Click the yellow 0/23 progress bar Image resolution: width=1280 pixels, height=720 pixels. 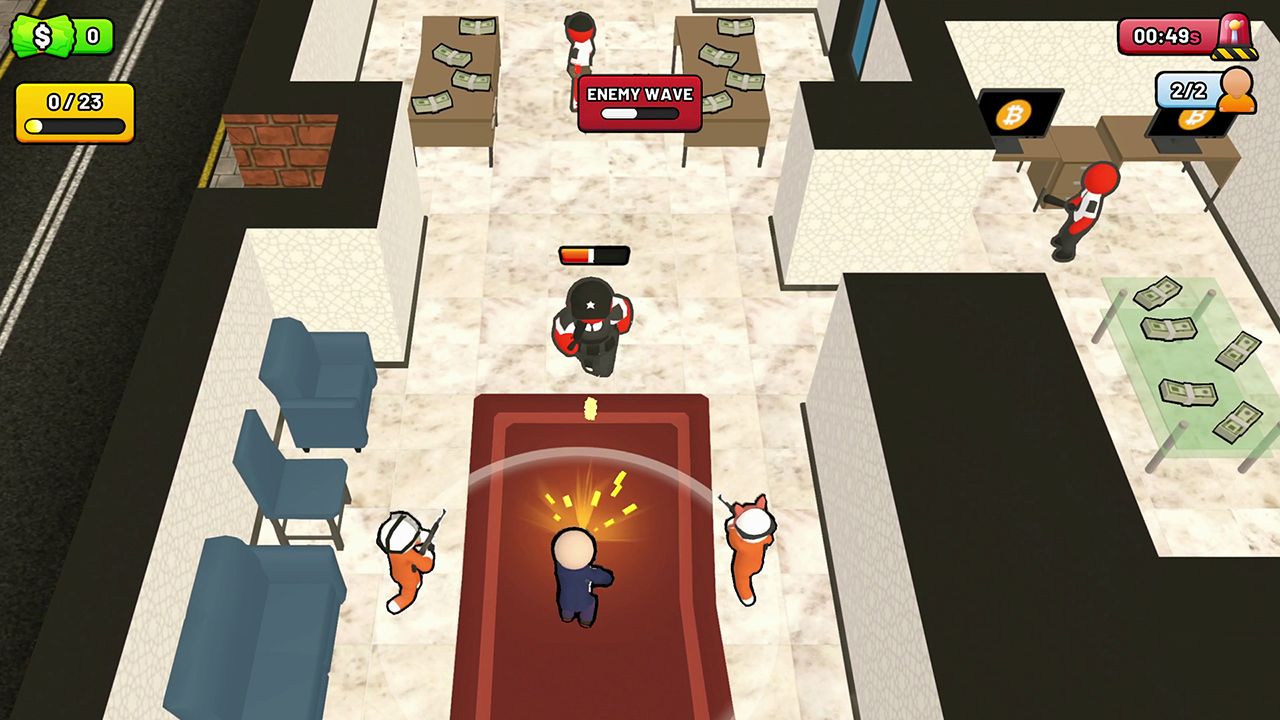click(73, 127)
